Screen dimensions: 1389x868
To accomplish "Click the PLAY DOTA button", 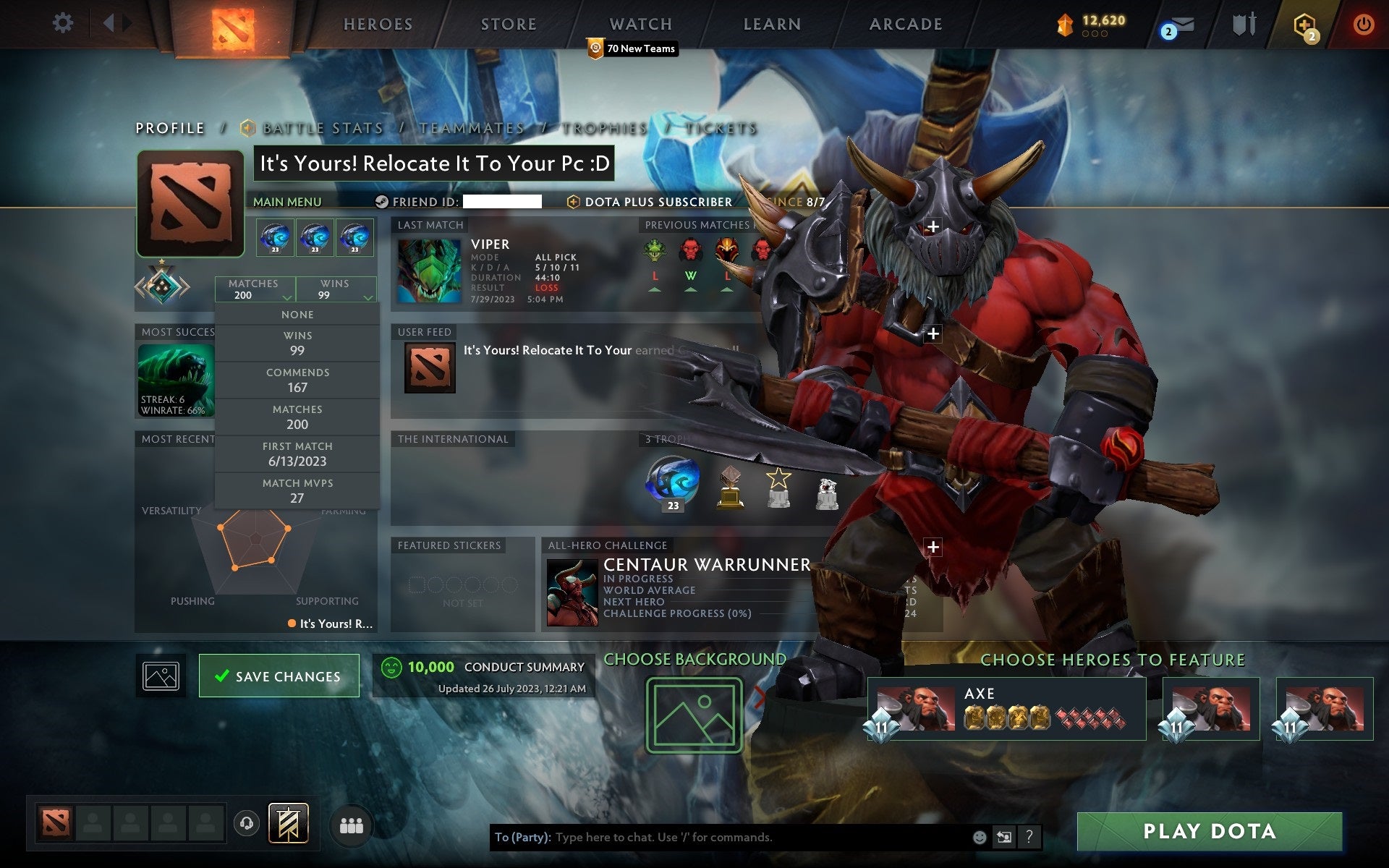I will [x=1228, y=831].
